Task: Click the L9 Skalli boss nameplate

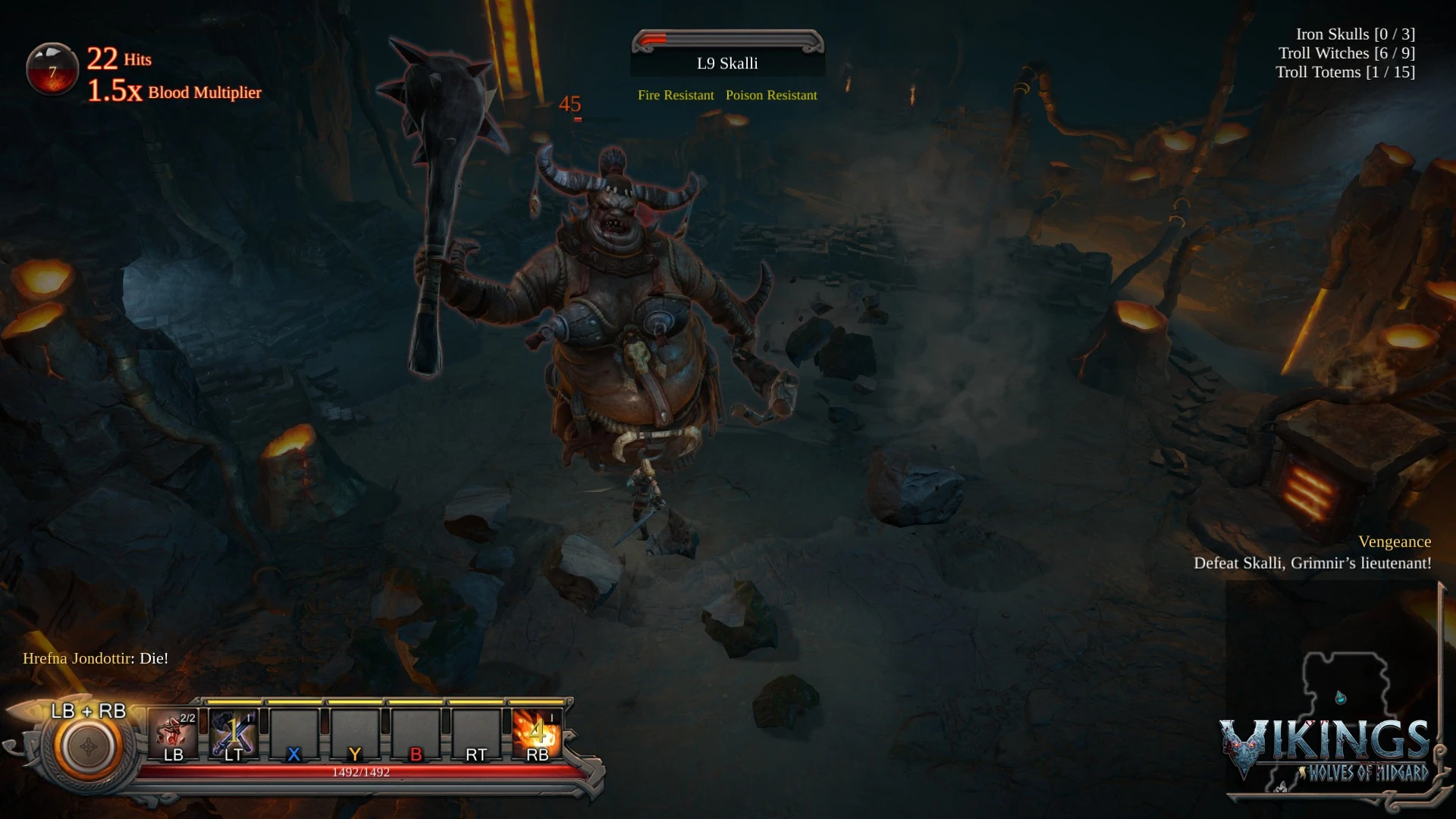Action: [727, 63]
